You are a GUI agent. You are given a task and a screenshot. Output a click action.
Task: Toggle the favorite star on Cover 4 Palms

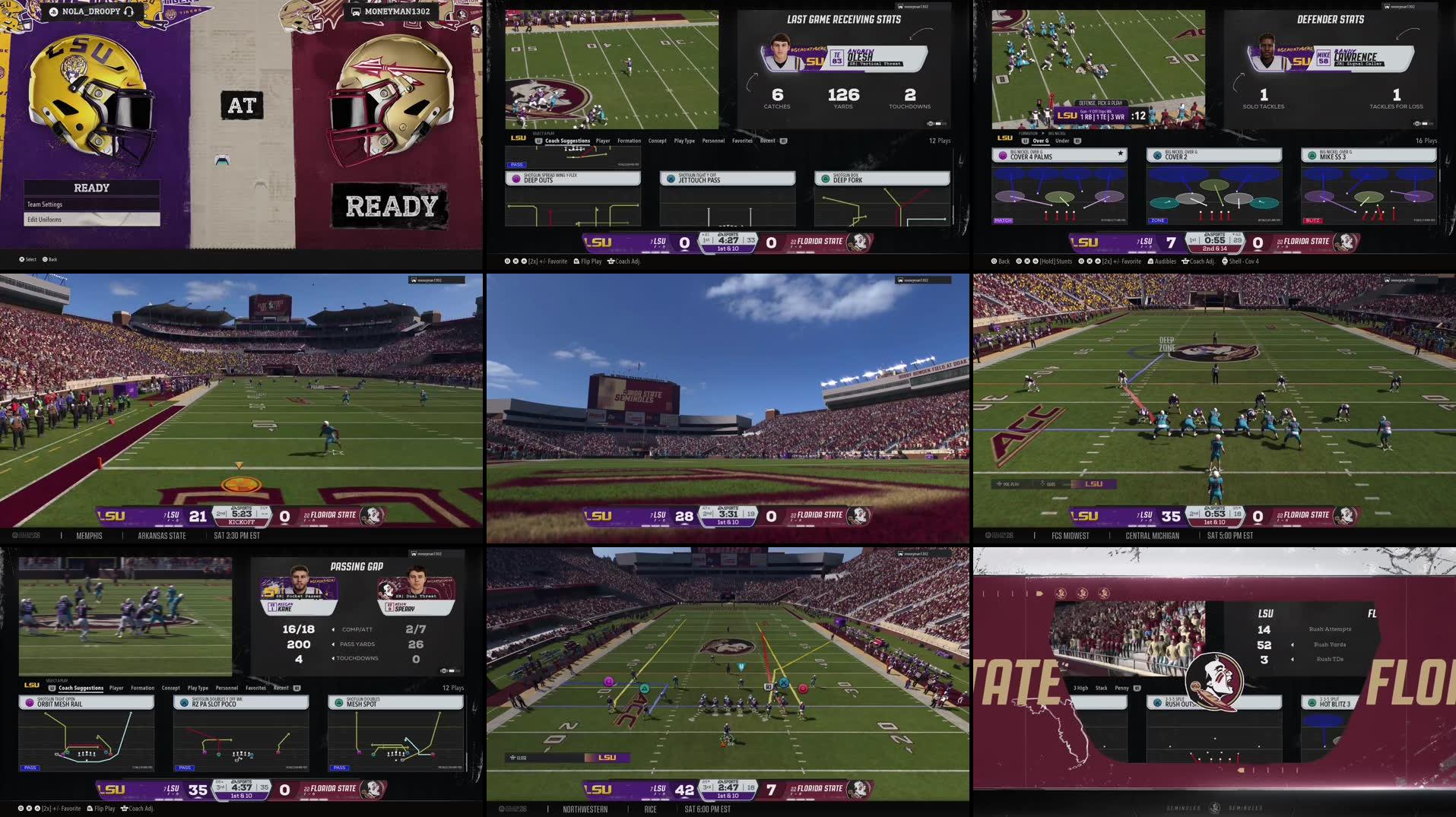1120,154
